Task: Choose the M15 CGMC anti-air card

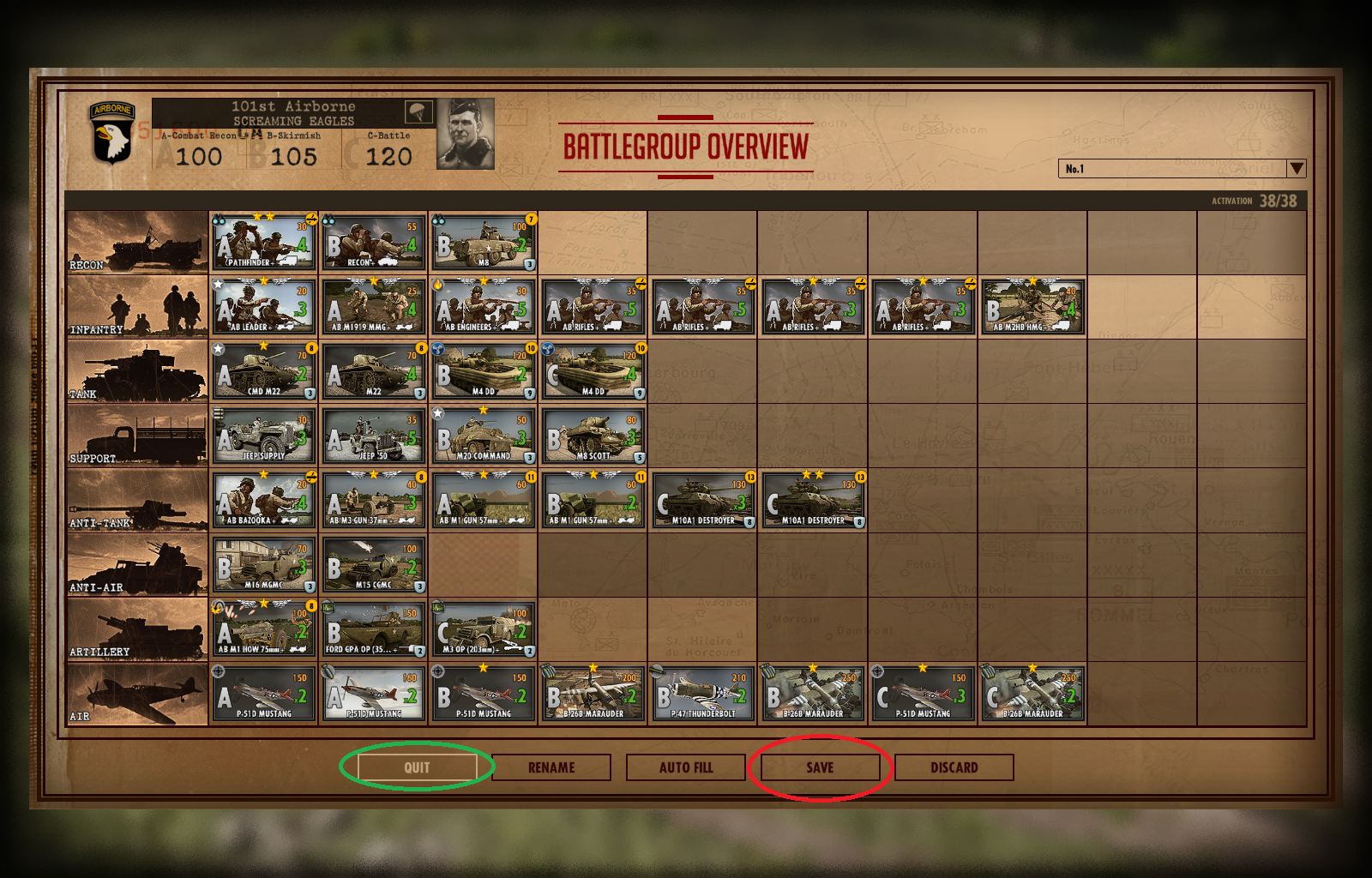Action: coord(374,565)
